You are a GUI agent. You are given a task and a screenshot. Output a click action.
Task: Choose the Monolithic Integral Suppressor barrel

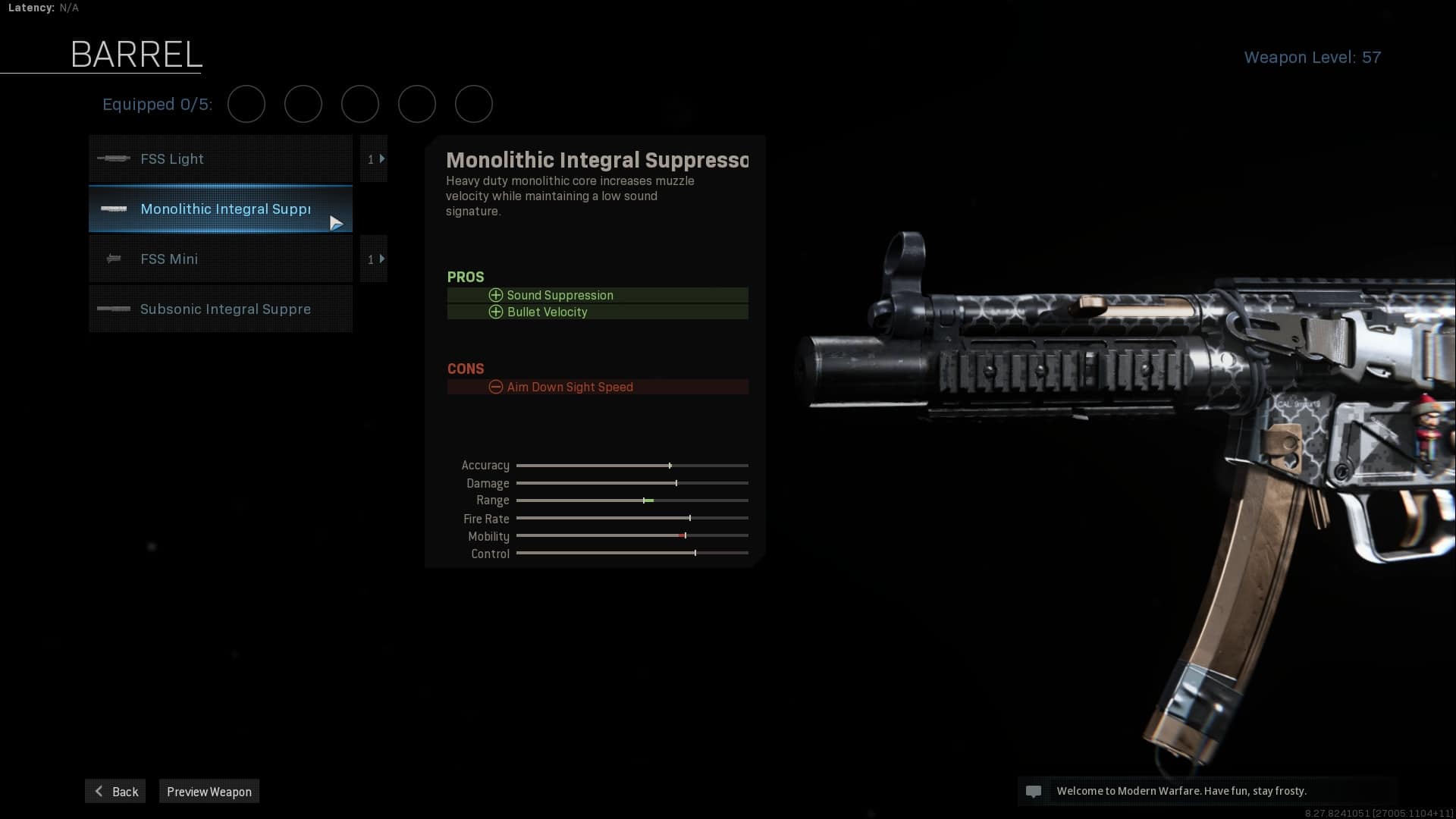(x=220, y=209)
